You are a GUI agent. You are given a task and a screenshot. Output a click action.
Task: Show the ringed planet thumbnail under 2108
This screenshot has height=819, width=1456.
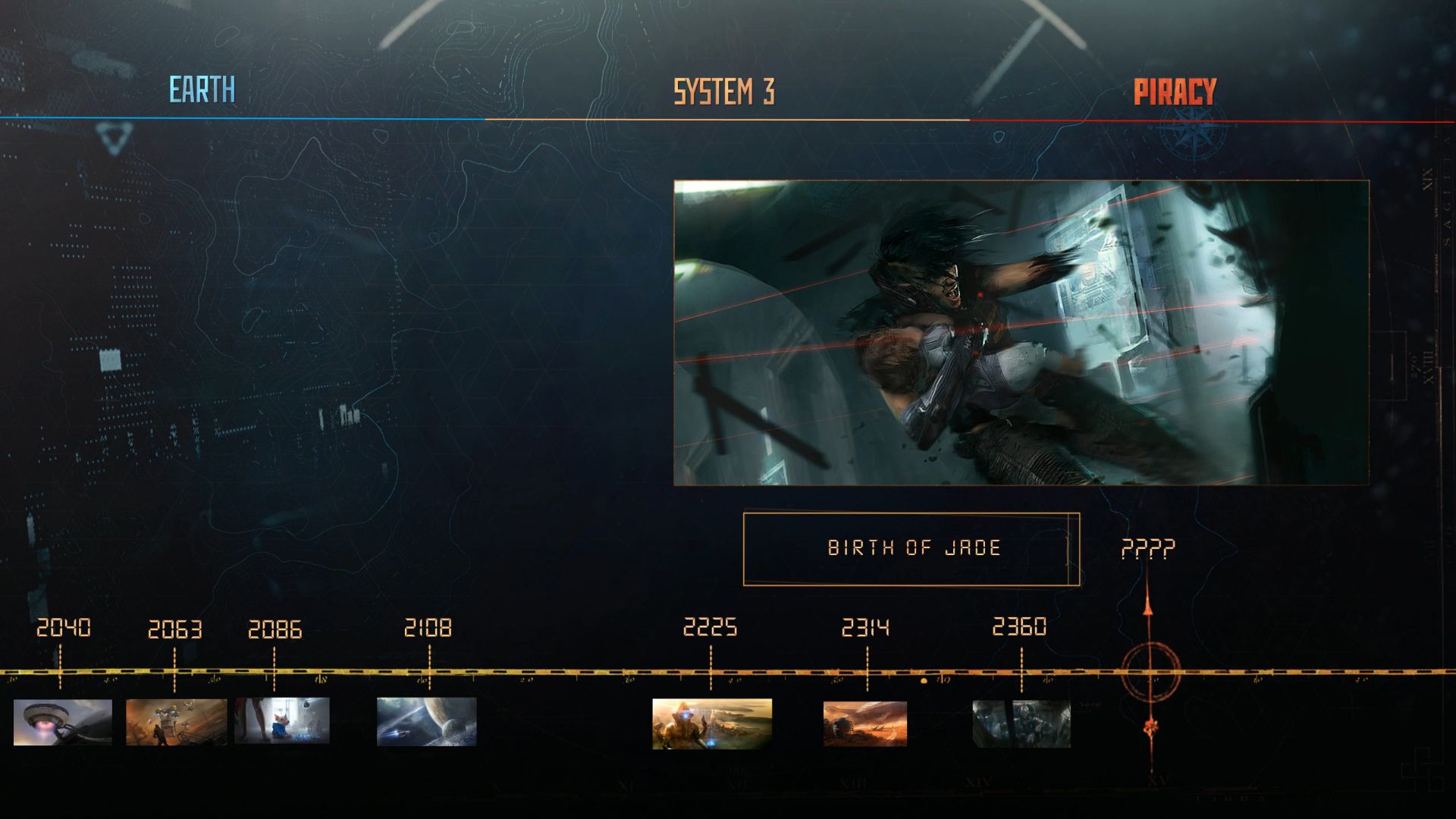427,722
